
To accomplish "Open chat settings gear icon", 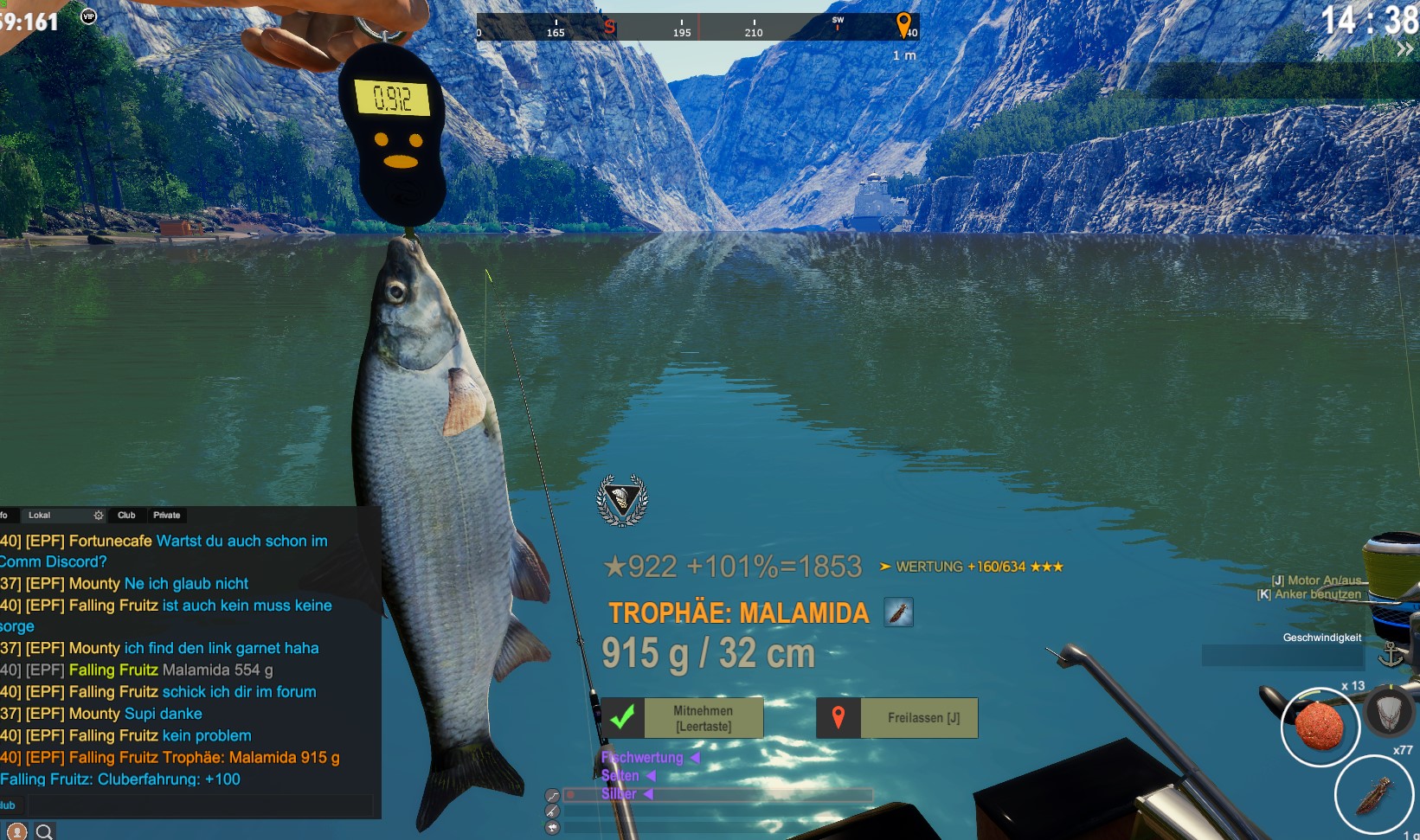I will 99,515.
